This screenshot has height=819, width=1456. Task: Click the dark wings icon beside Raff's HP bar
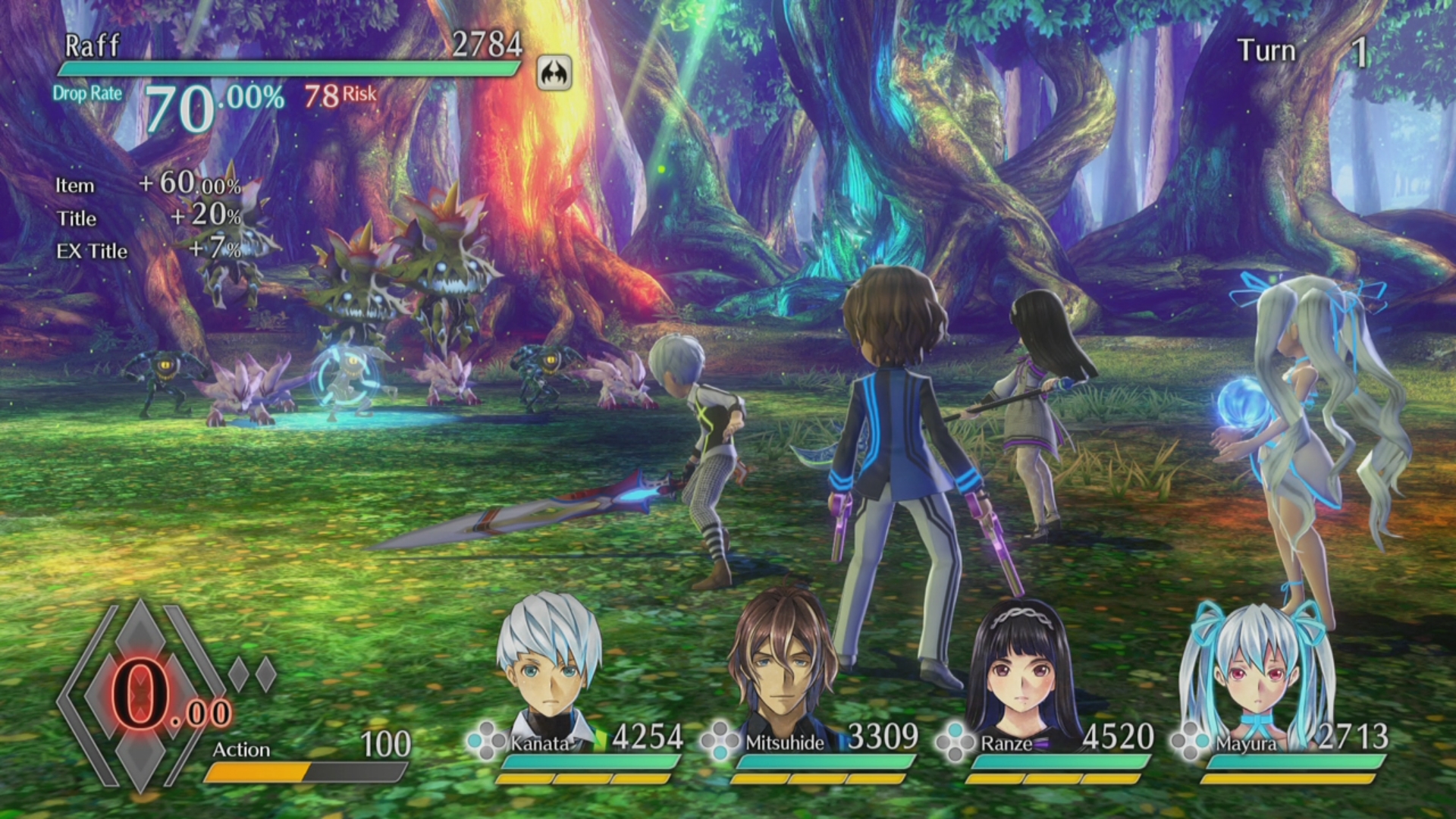pos(554,74)
